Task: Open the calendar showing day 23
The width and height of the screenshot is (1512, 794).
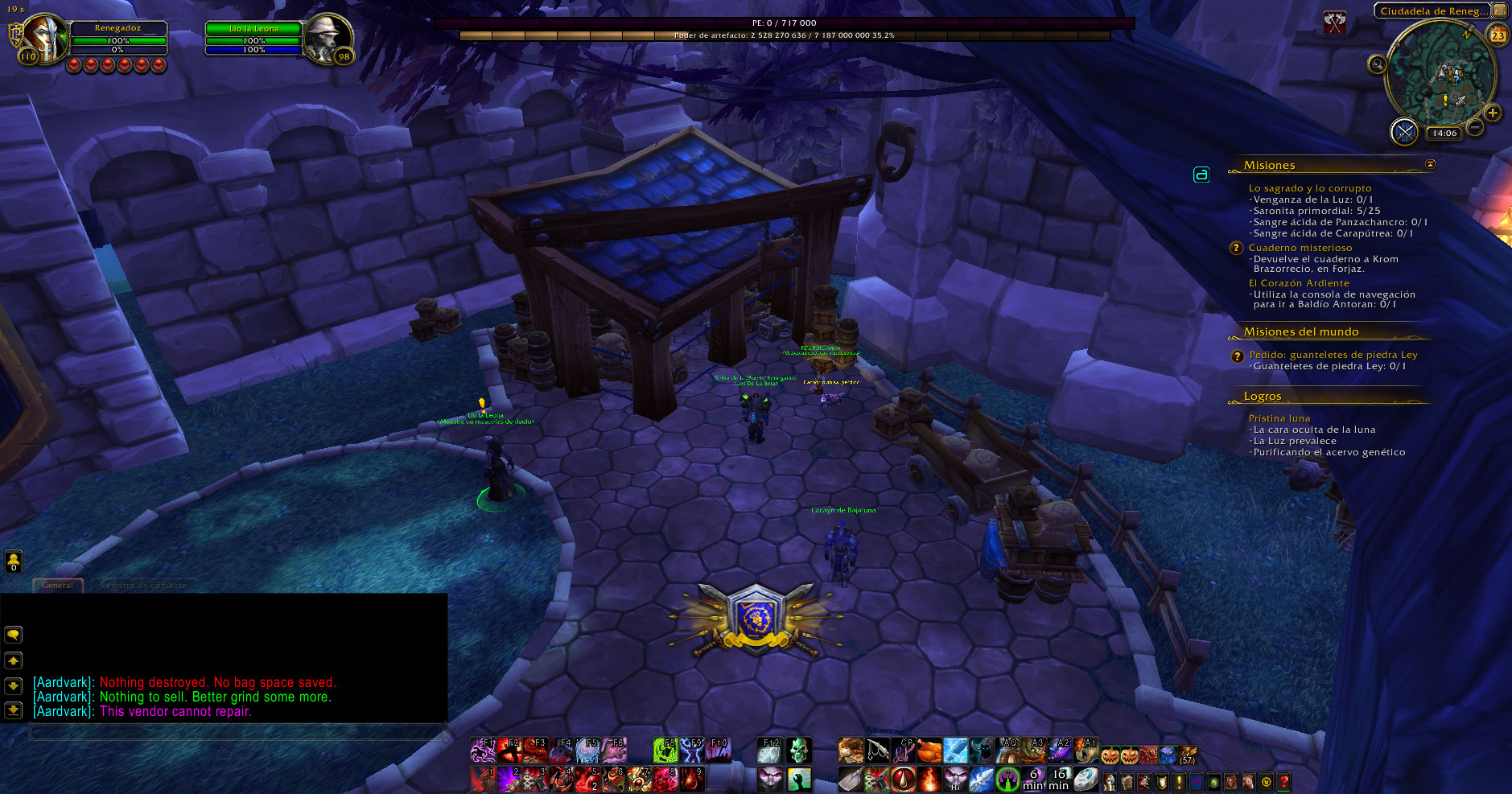Action: coord(1498,35)
